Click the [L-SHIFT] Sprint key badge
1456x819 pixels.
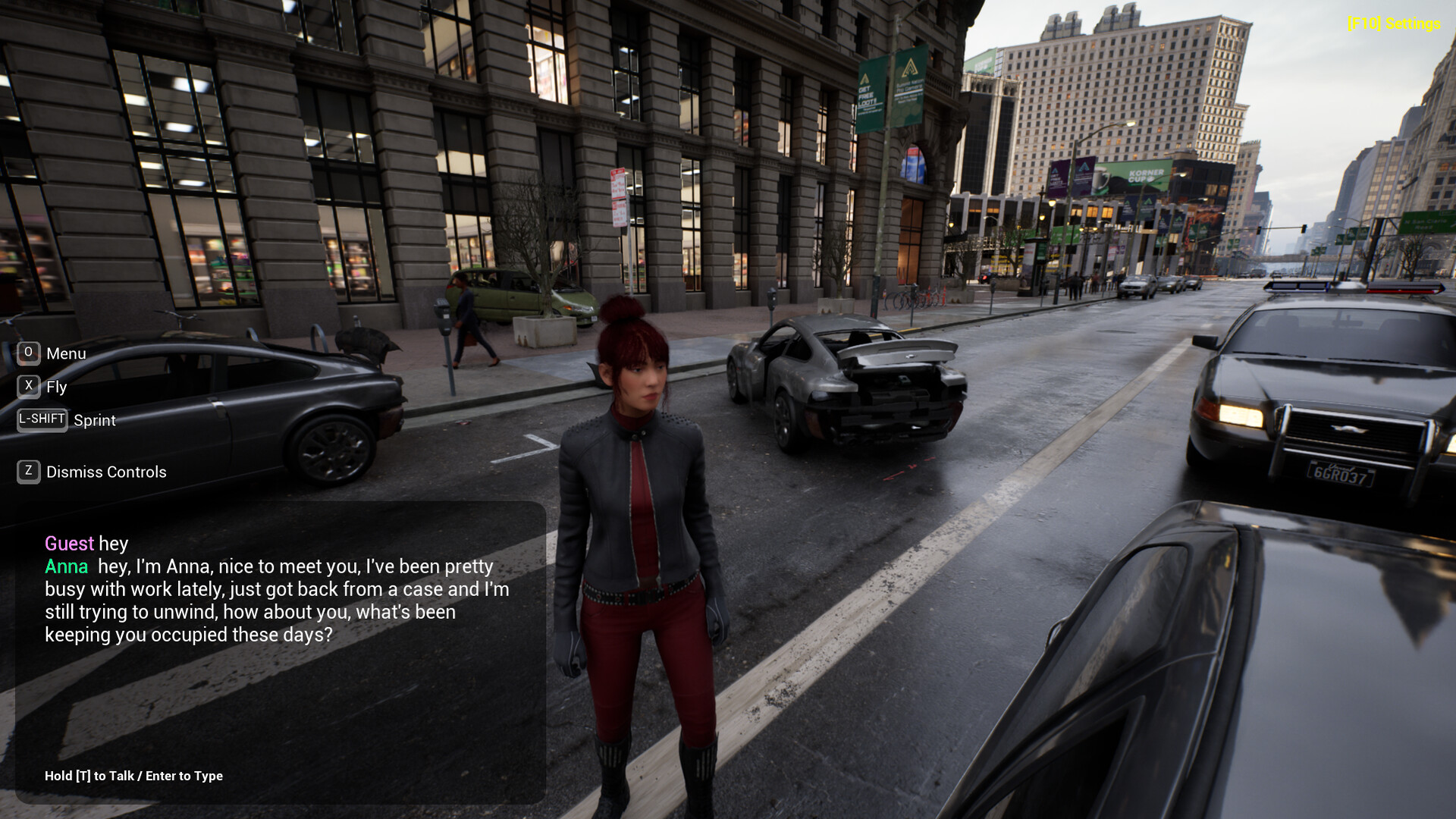(41, 419)
